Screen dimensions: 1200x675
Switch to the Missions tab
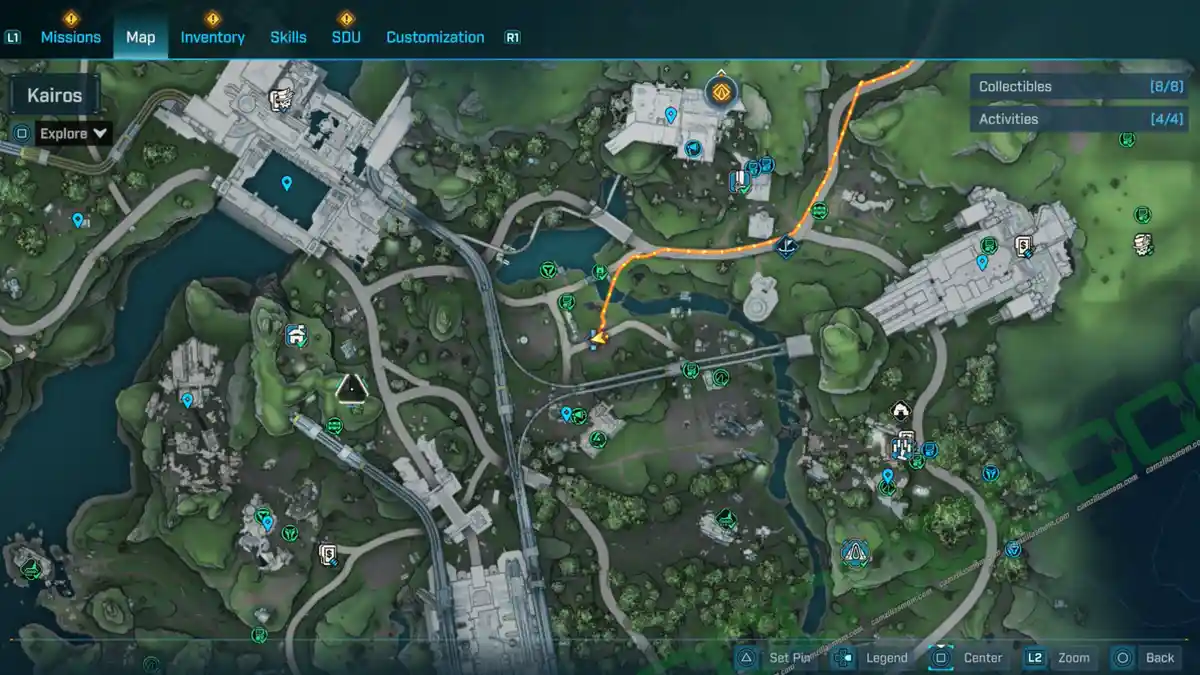click(70, 37)
